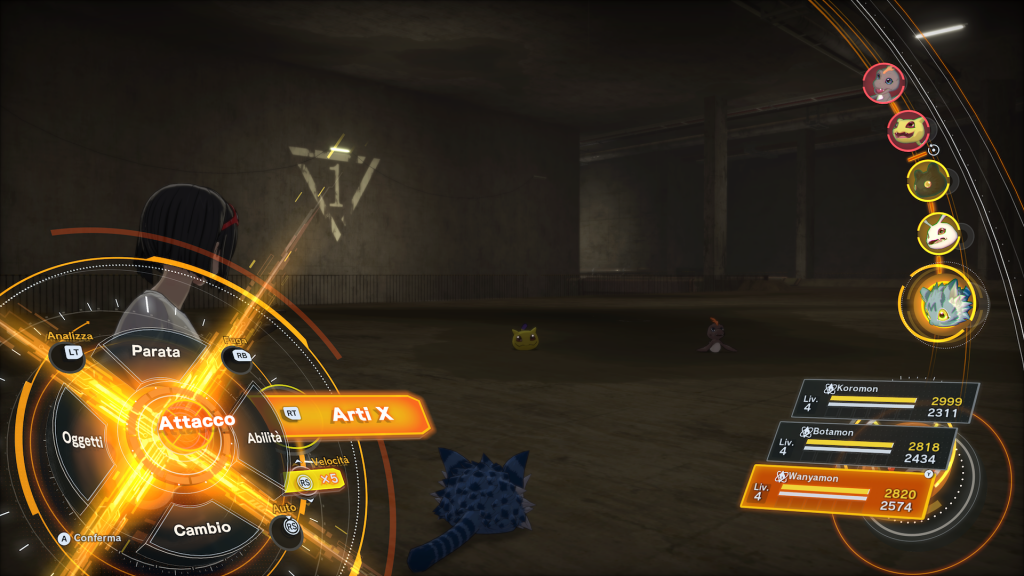Click the white antennae creature turn-order portrait
Viewport: 1024px width, 576px height.
(938, 234)
